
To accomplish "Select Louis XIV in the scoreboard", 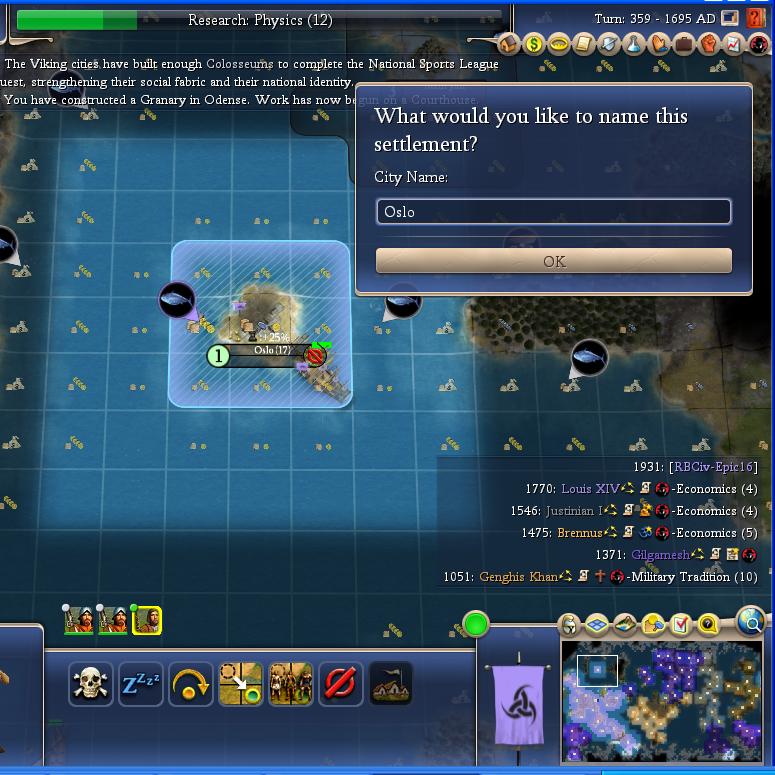I will 590,489.
